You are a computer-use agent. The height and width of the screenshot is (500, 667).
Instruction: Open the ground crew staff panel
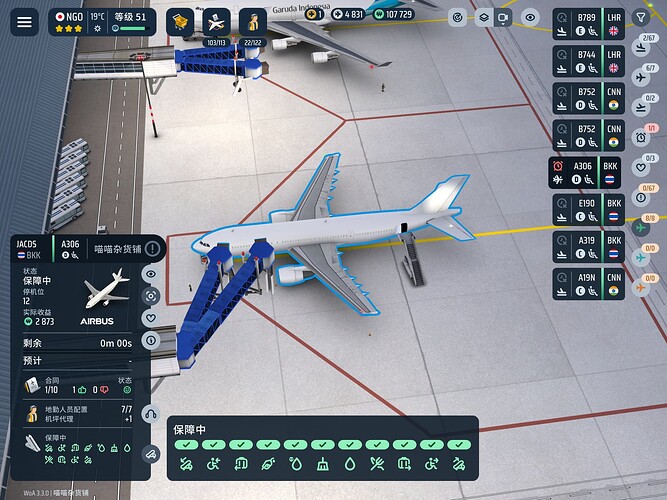pyautogui.click(x=253, y=21)
